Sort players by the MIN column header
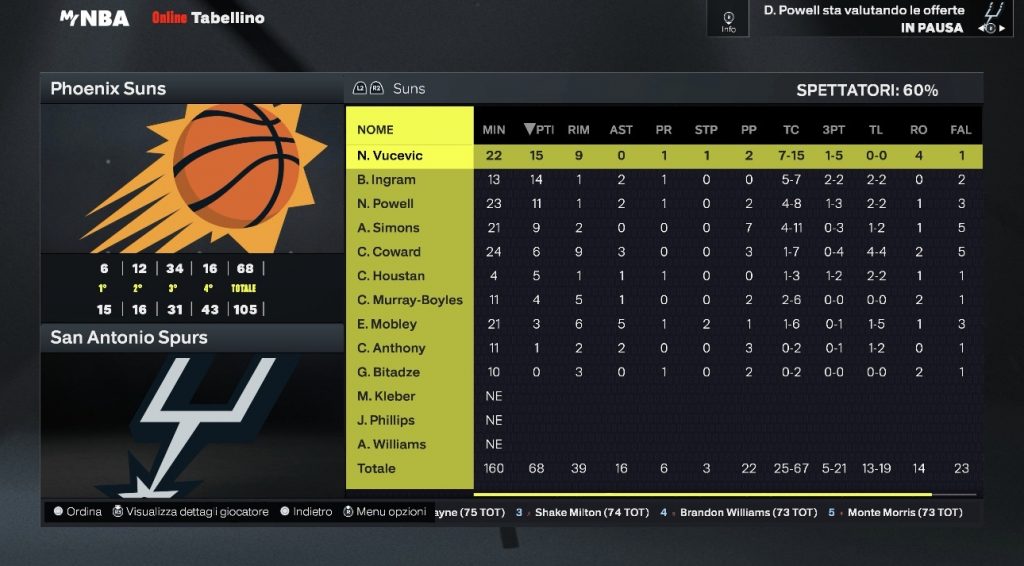The width and height of the screenshot is (1024, 566). pyautogui.click(x=494, y=130)
